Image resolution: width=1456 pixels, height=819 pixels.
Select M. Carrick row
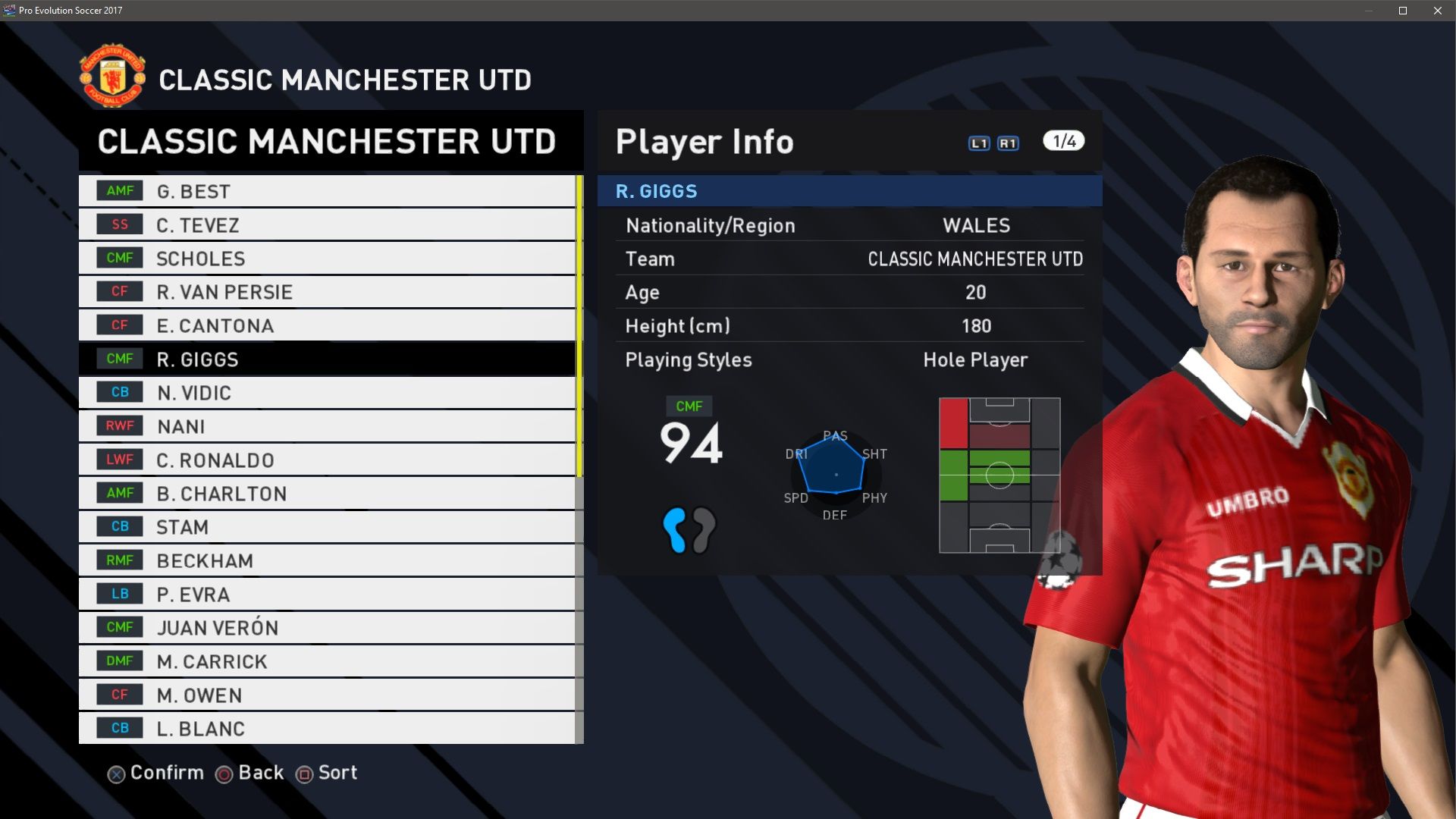pyautogui.click(x=326, y=661)
